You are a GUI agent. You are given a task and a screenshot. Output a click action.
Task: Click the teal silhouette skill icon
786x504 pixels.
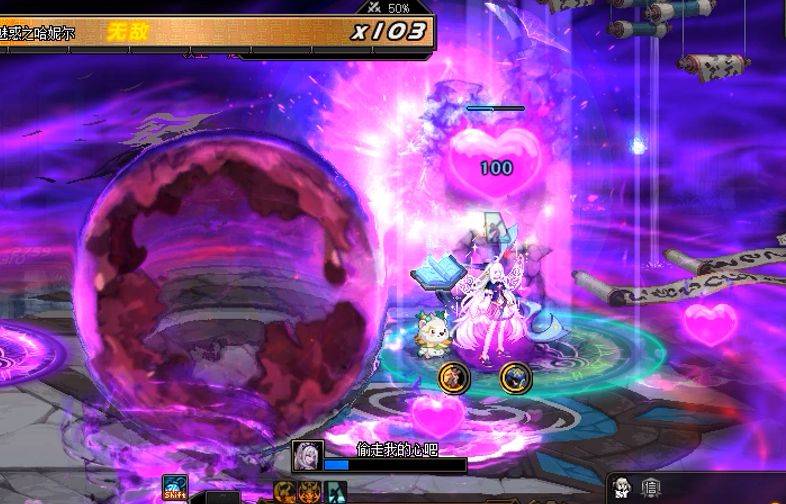pos(336,492)
